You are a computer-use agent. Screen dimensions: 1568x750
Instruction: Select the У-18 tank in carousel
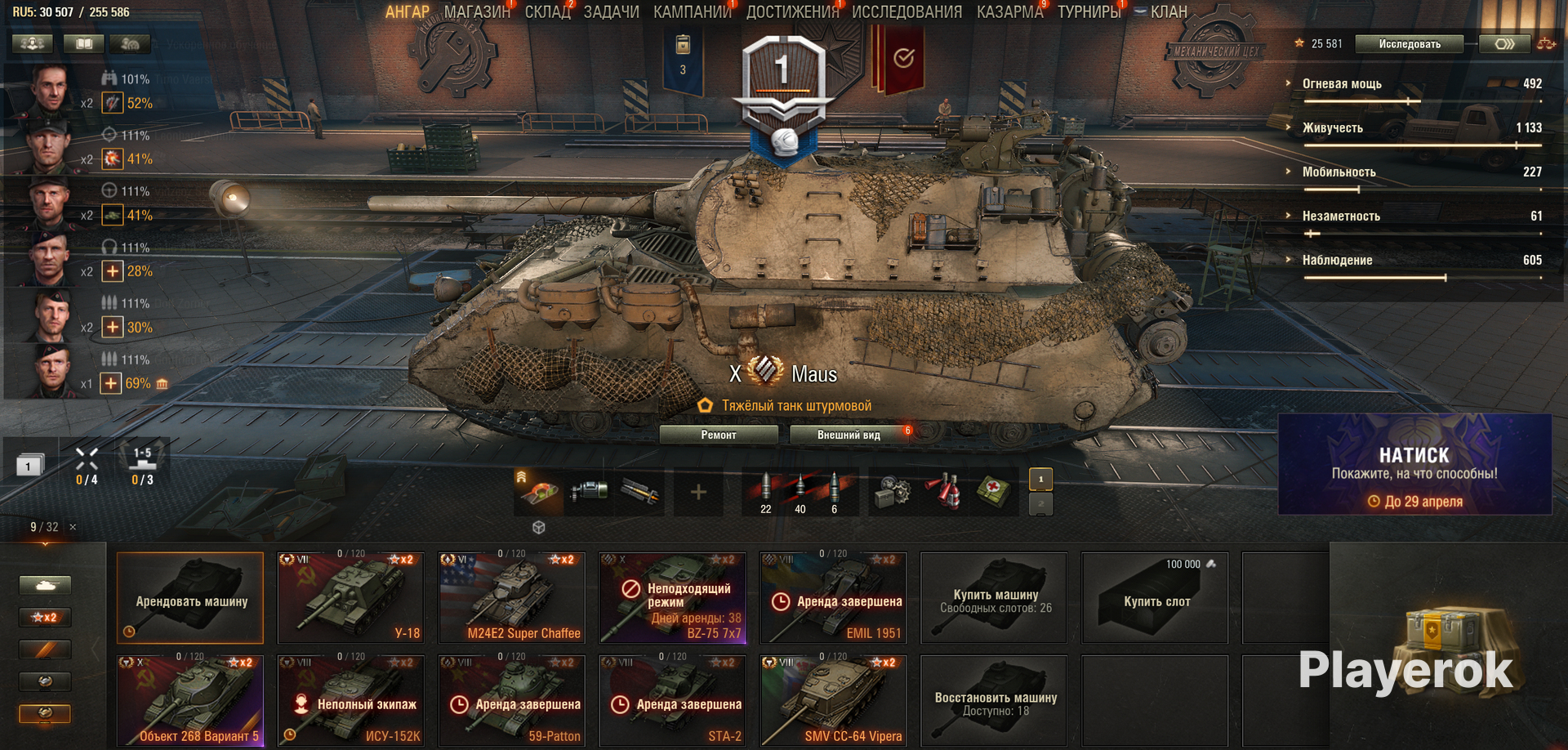coord(350,598)
